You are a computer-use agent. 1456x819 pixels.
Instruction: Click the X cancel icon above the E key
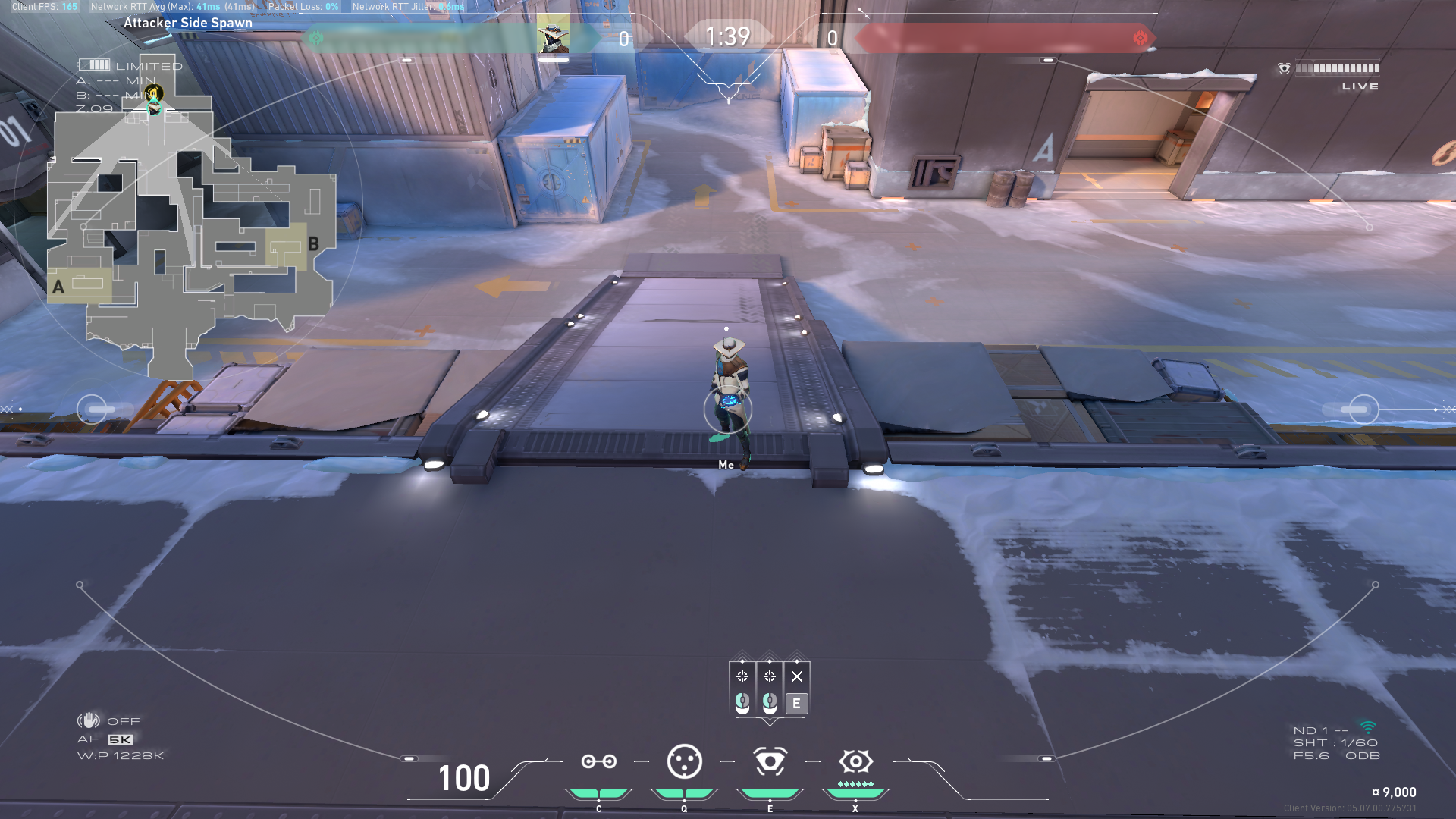(x=797, y=676)
